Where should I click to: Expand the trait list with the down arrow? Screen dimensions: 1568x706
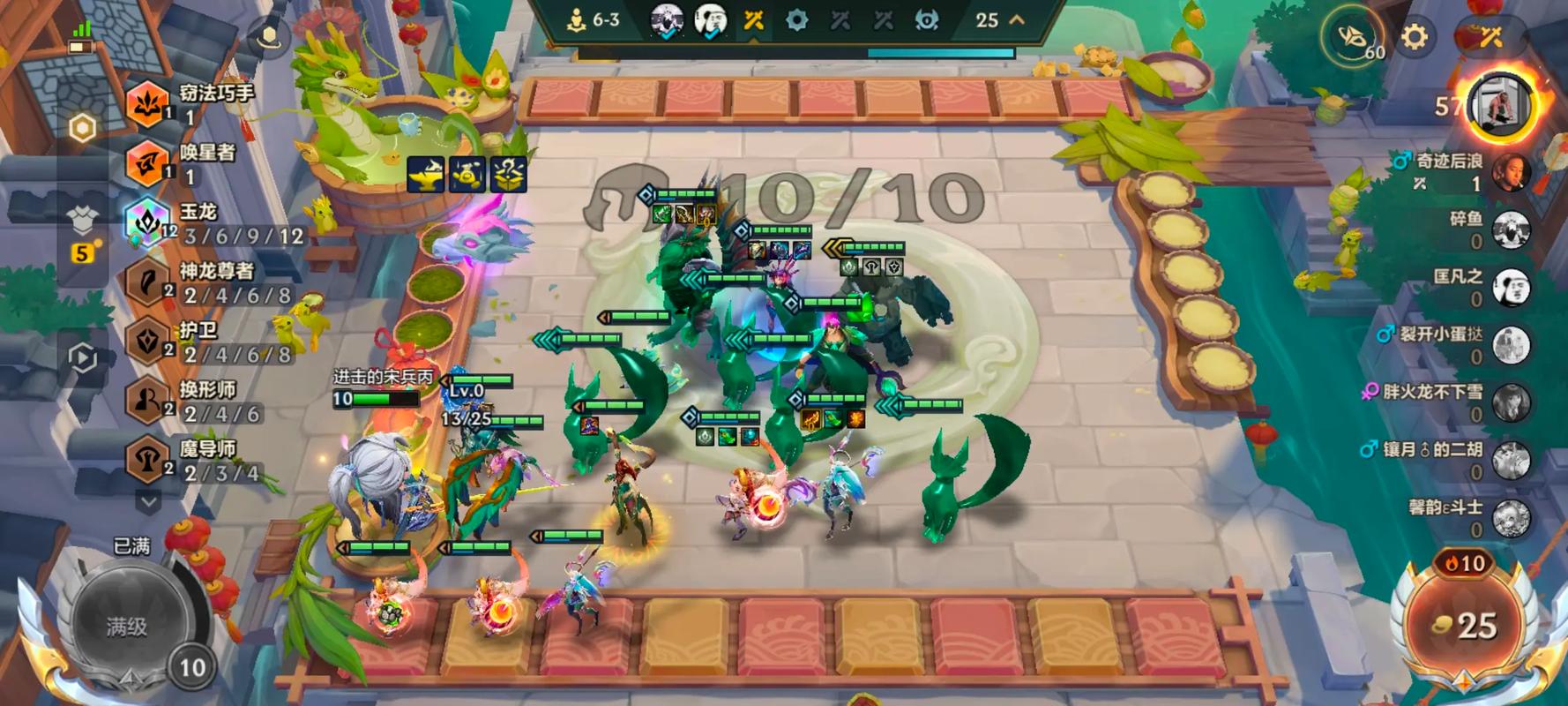click(x=148, y=500)
